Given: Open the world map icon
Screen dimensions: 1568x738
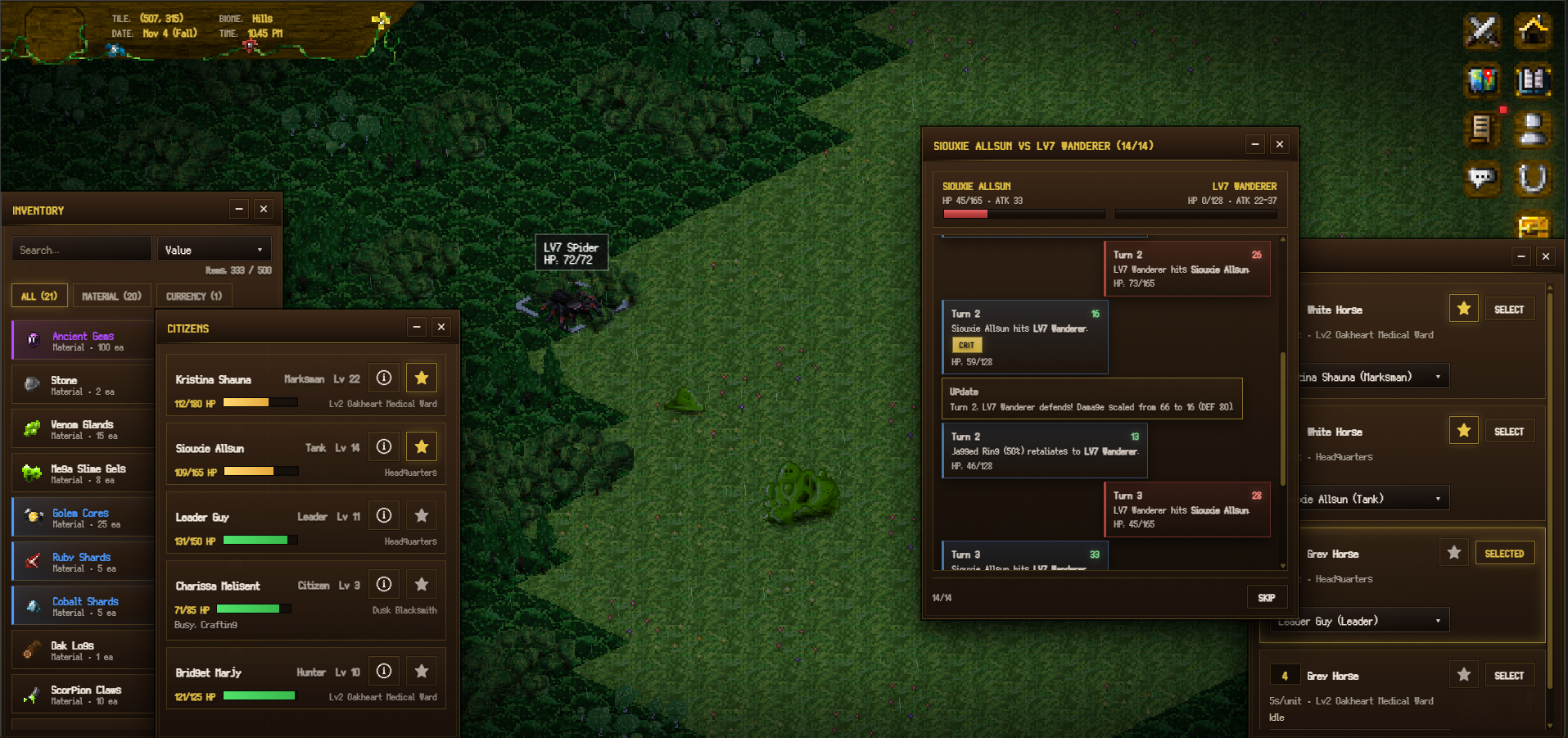Looking at the screenshot, I should [1482, 80].
